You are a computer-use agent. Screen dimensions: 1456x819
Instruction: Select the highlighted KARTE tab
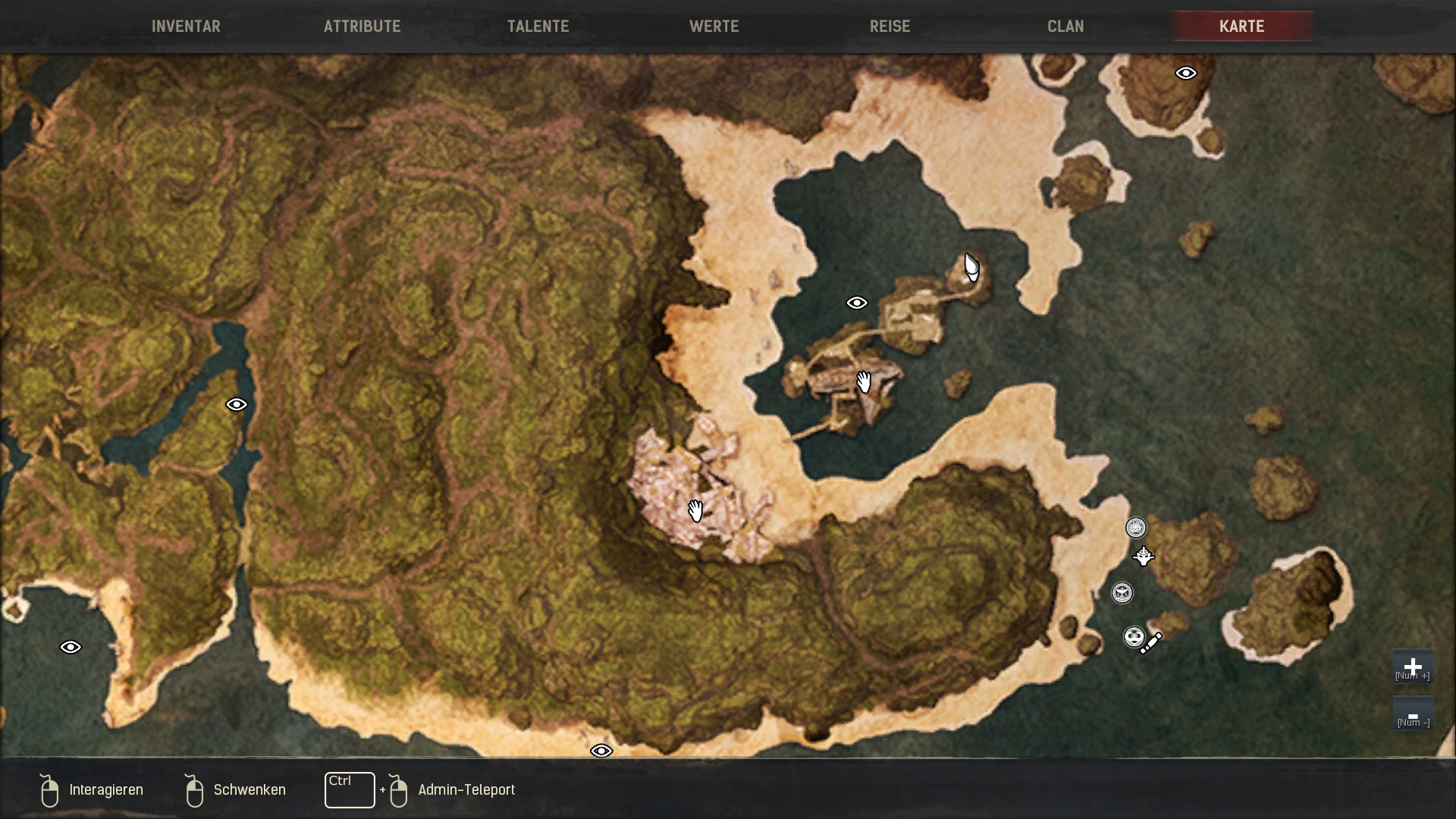click(1241, 27)
